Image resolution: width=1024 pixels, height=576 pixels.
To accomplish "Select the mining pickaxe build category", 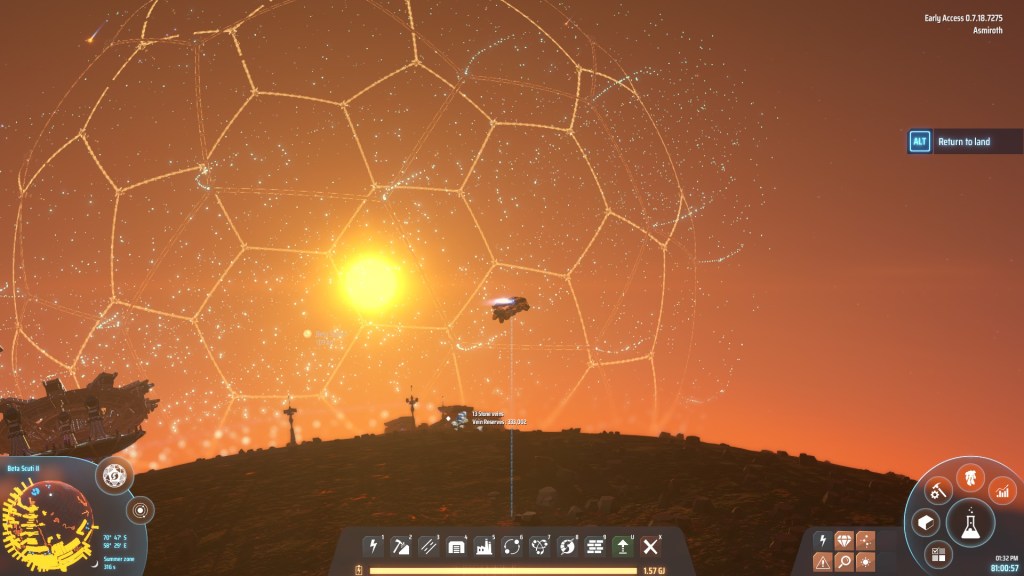I will pyautogui.click(x=401, y=546).
